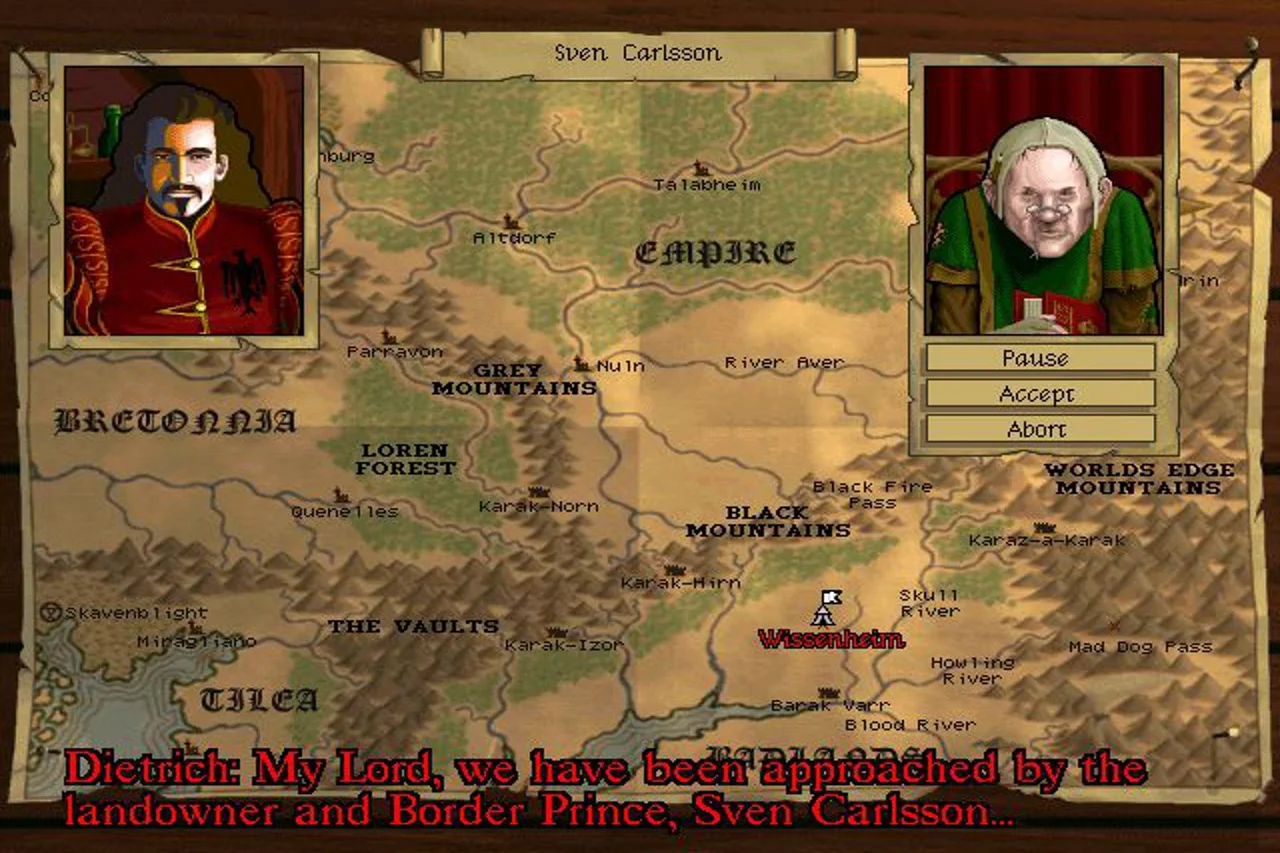Click Dietrich's portrait on the left
Image resolution: width=1280 pixels, height=853 pixels.
coord(184,200)
